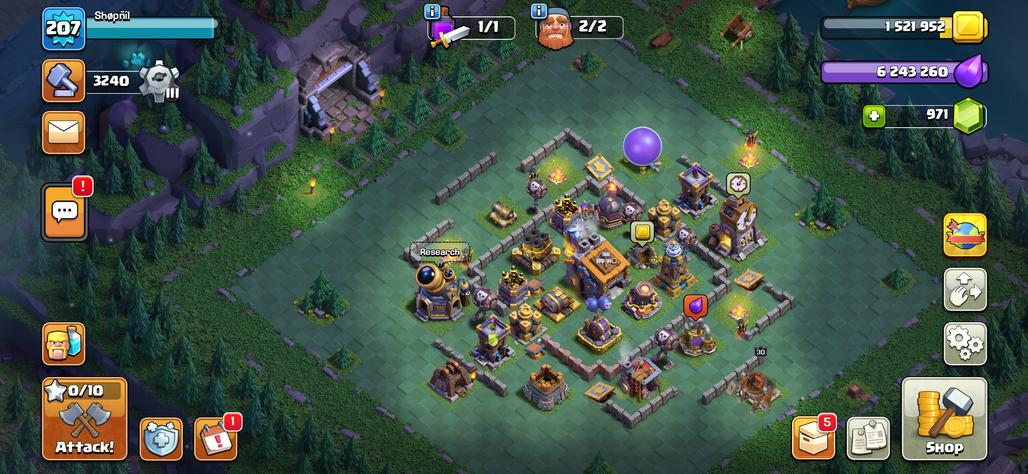This screenshot has width=1028, height=474.
Task: Click the info icon beside the 2/2 builder
Action: pyautogui.click(x=539, y=12)
